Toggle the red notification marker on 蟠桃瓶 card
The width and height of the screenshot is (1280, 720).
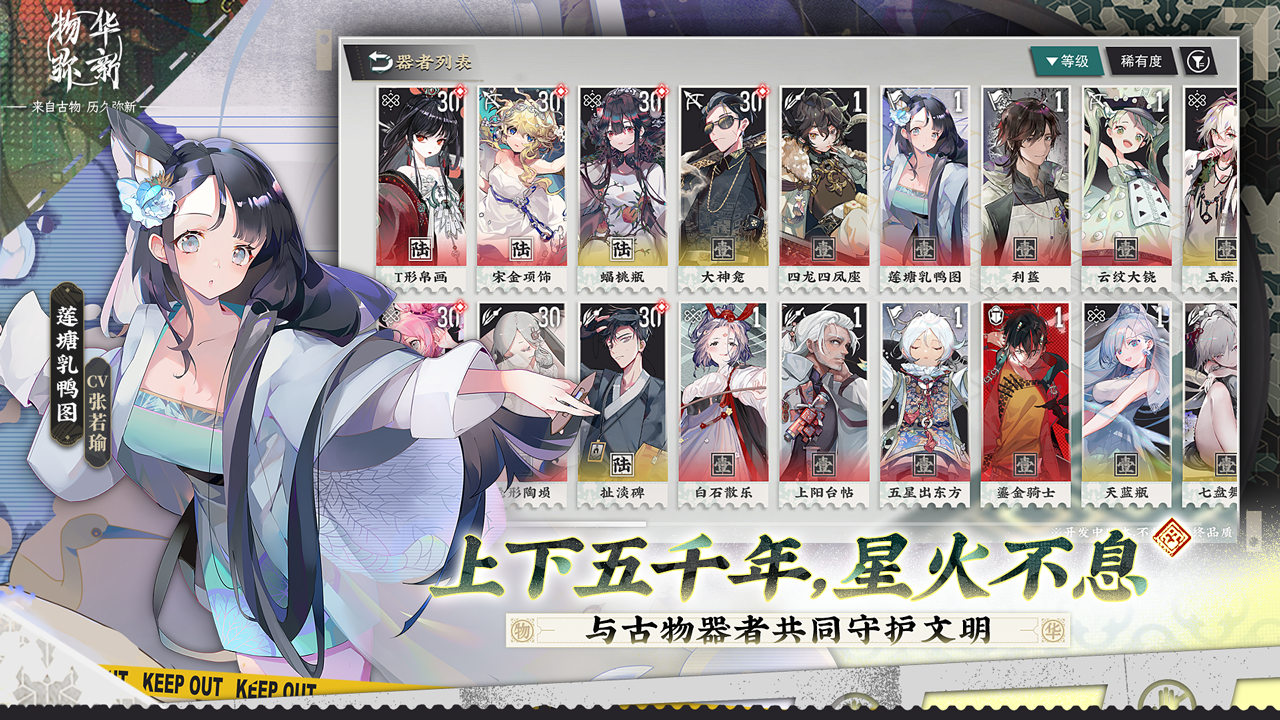coord(661,92)
